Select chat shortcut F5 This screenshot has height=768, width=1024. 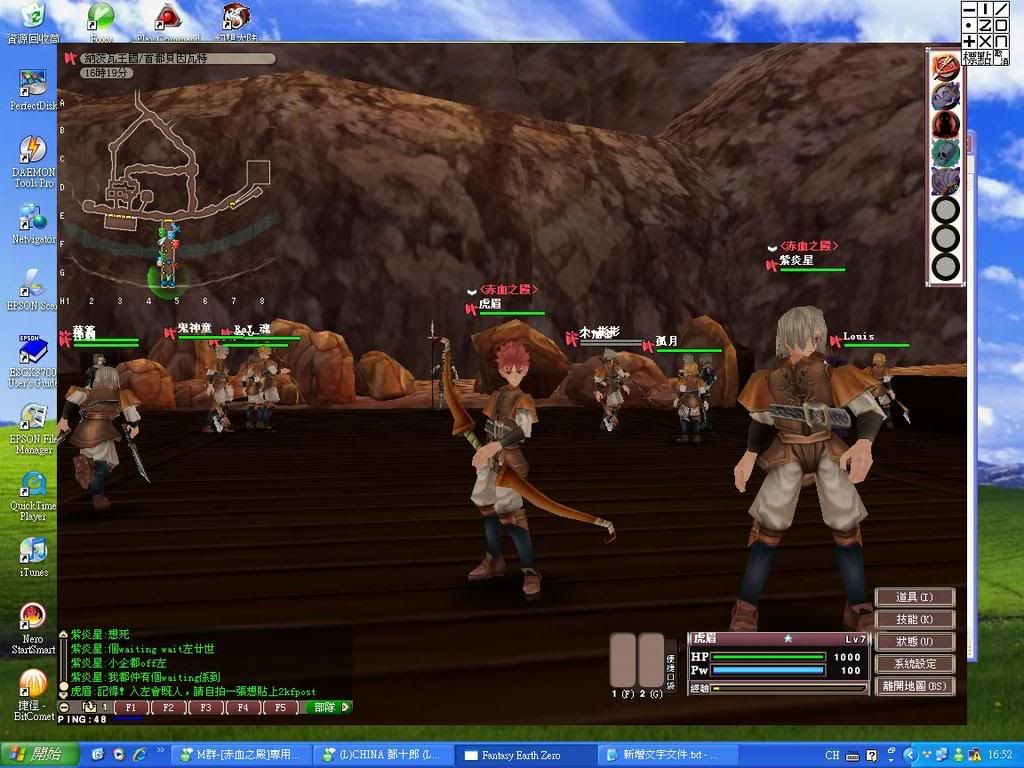279,708
